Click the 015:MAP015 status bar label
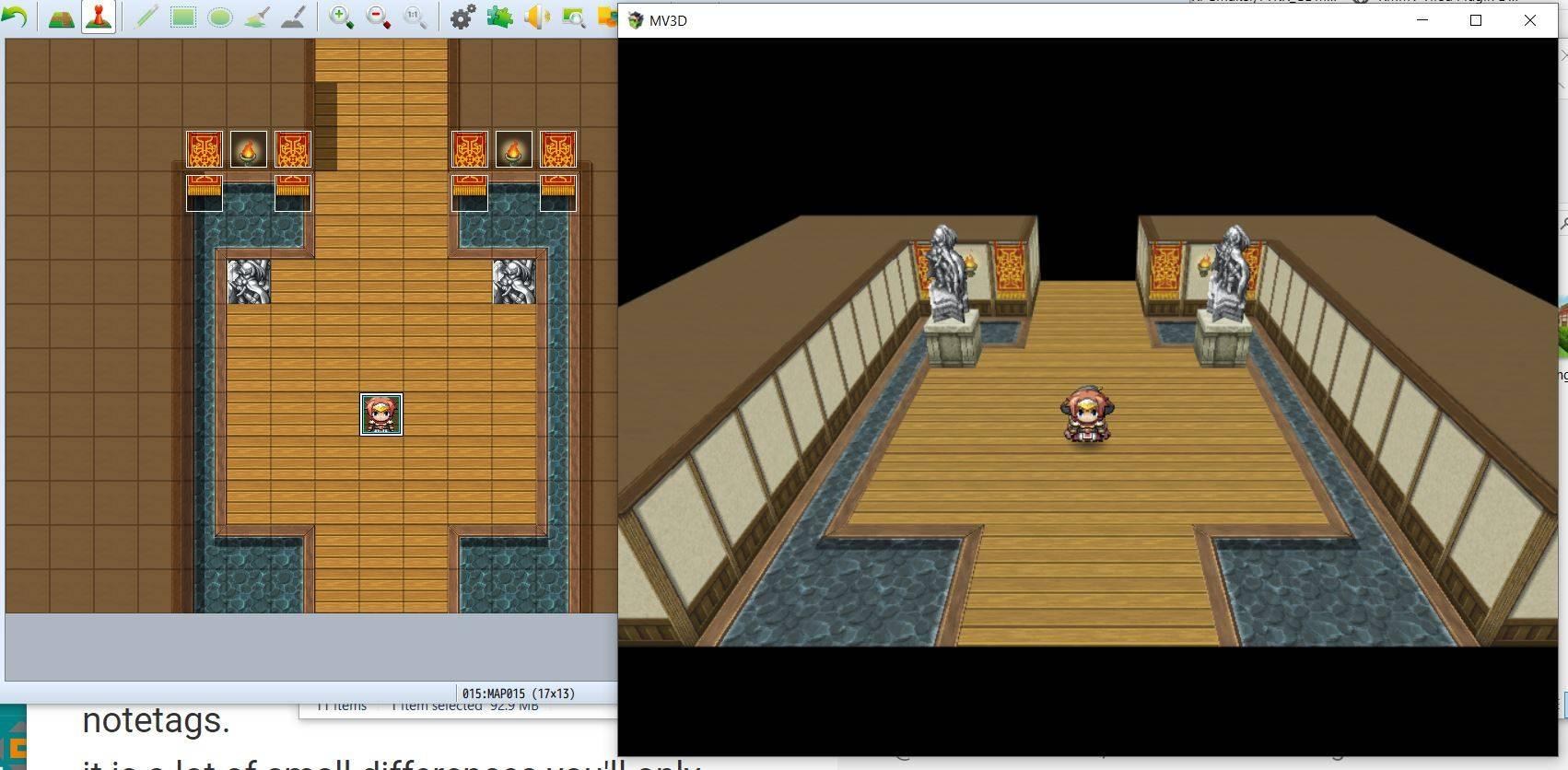Screen dimensions: 1568x770 click(x=519, y=694)
